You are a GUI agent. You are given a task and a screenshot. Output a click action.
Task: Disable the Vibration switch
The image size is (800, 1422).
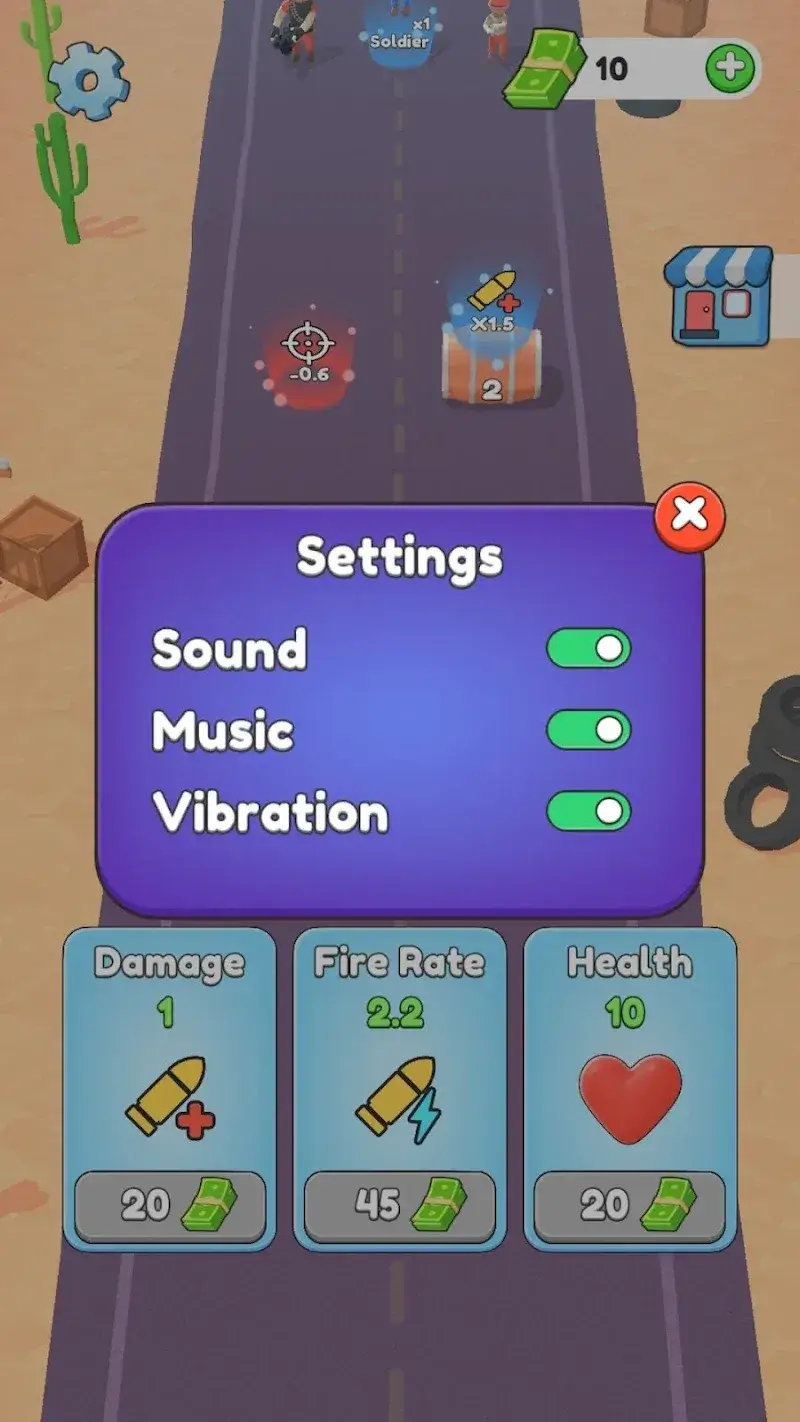pyautogui.click(x=588, y=812)
